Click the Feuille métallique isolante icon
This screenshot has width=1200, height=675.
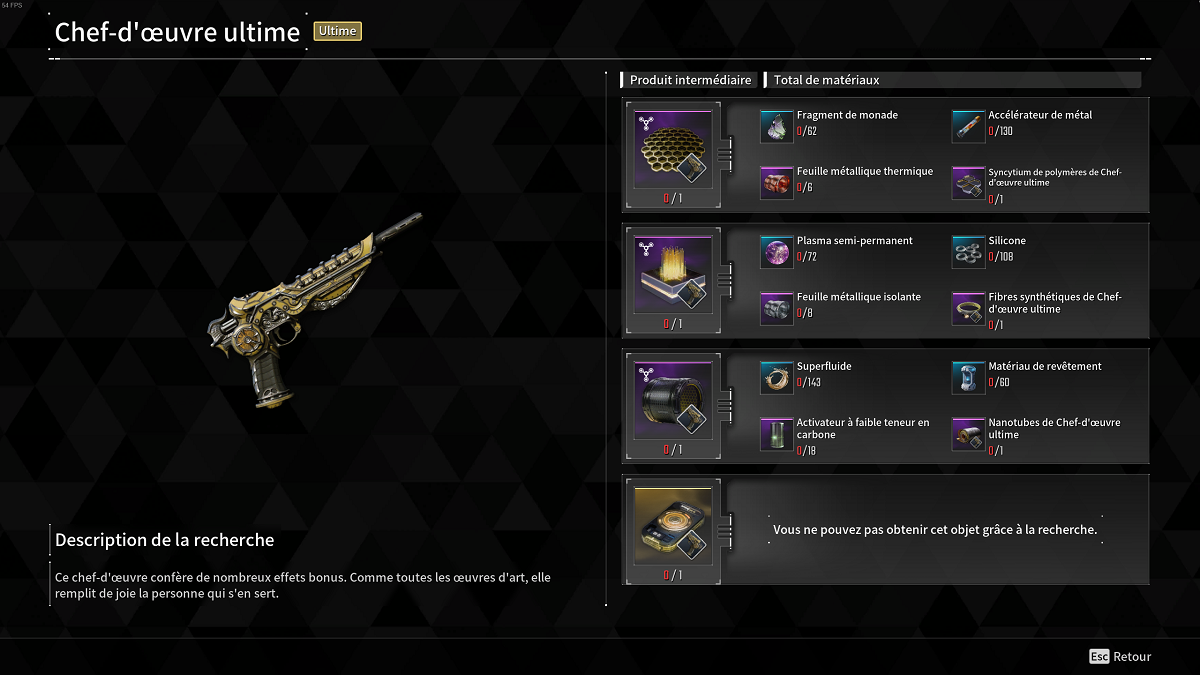(777, 308)
